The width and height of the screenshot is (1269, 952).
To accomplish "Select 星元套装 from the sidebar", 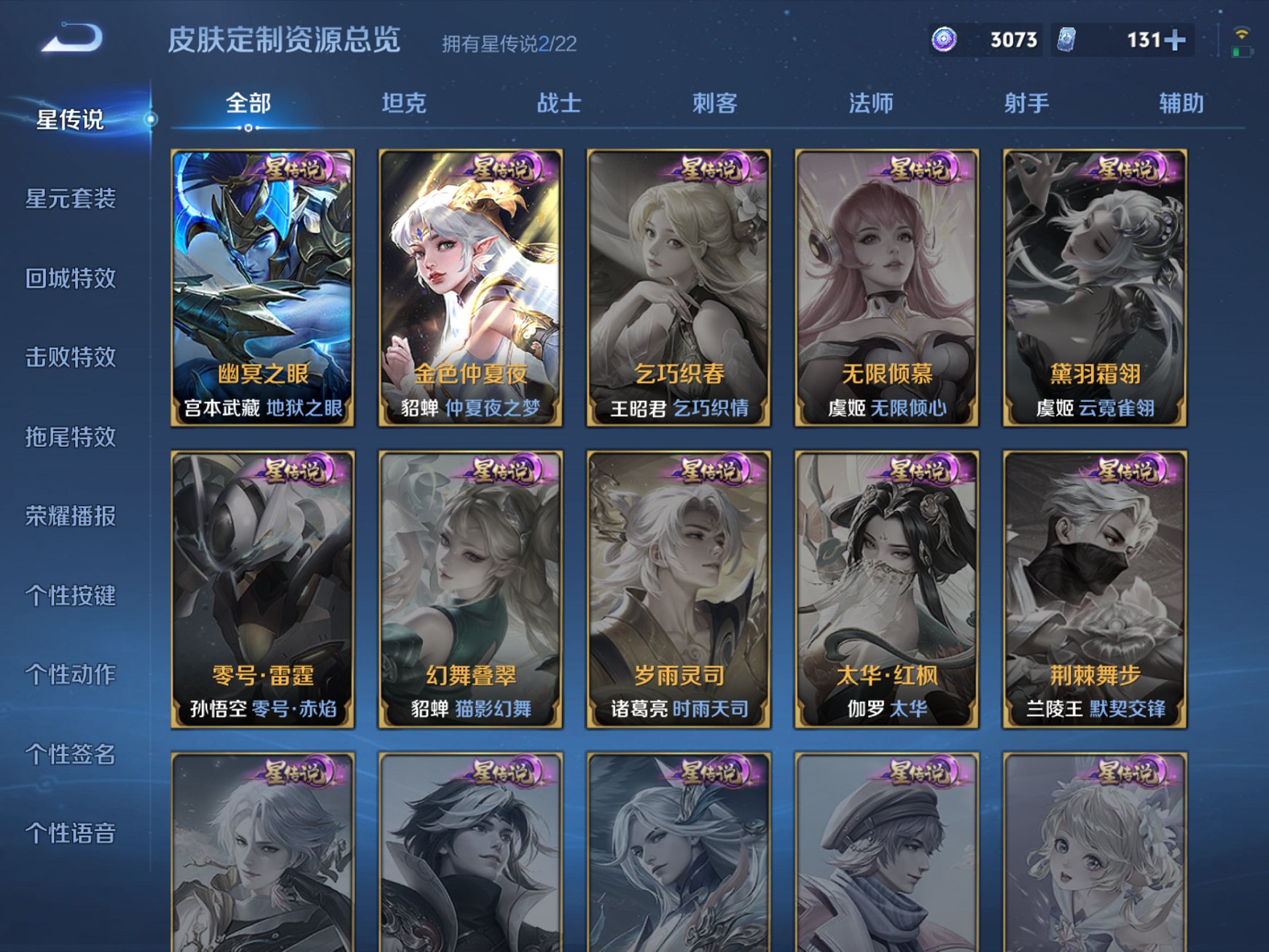I will coord(69,198).
